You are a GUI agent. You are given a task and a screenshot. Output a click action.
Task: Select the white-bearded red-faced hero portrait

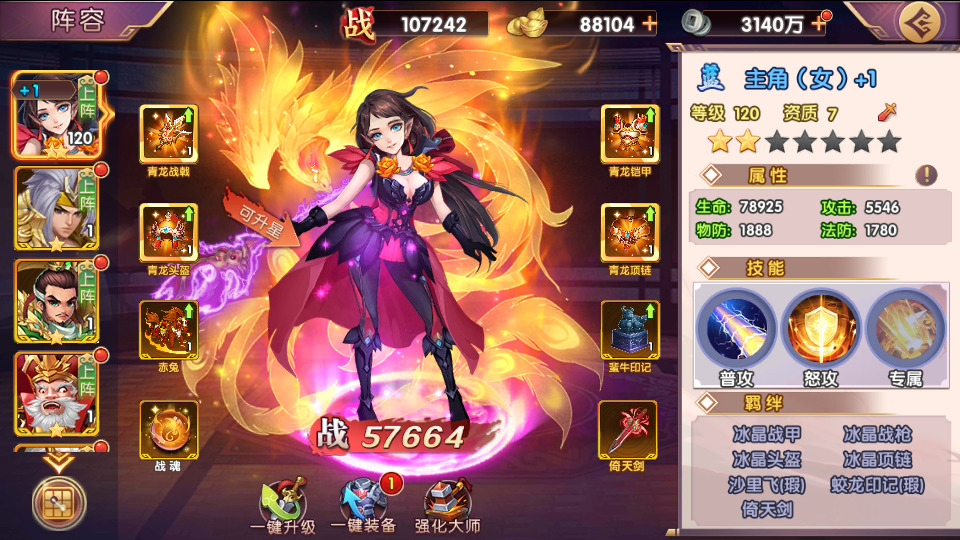click(48, 394)
